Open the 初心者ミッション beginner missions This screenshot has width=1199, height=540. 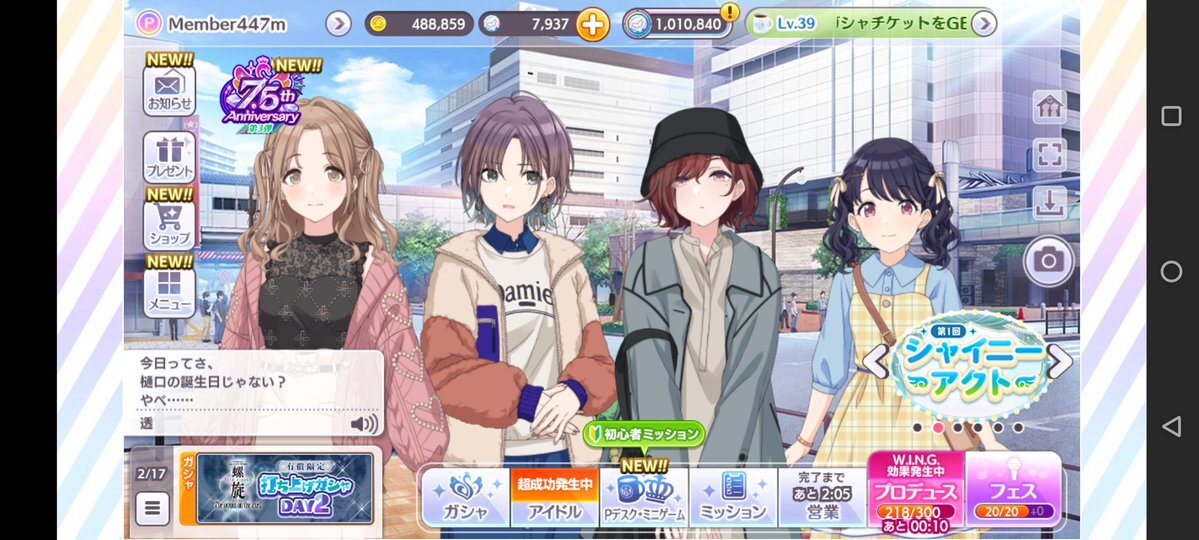[644, 435]
